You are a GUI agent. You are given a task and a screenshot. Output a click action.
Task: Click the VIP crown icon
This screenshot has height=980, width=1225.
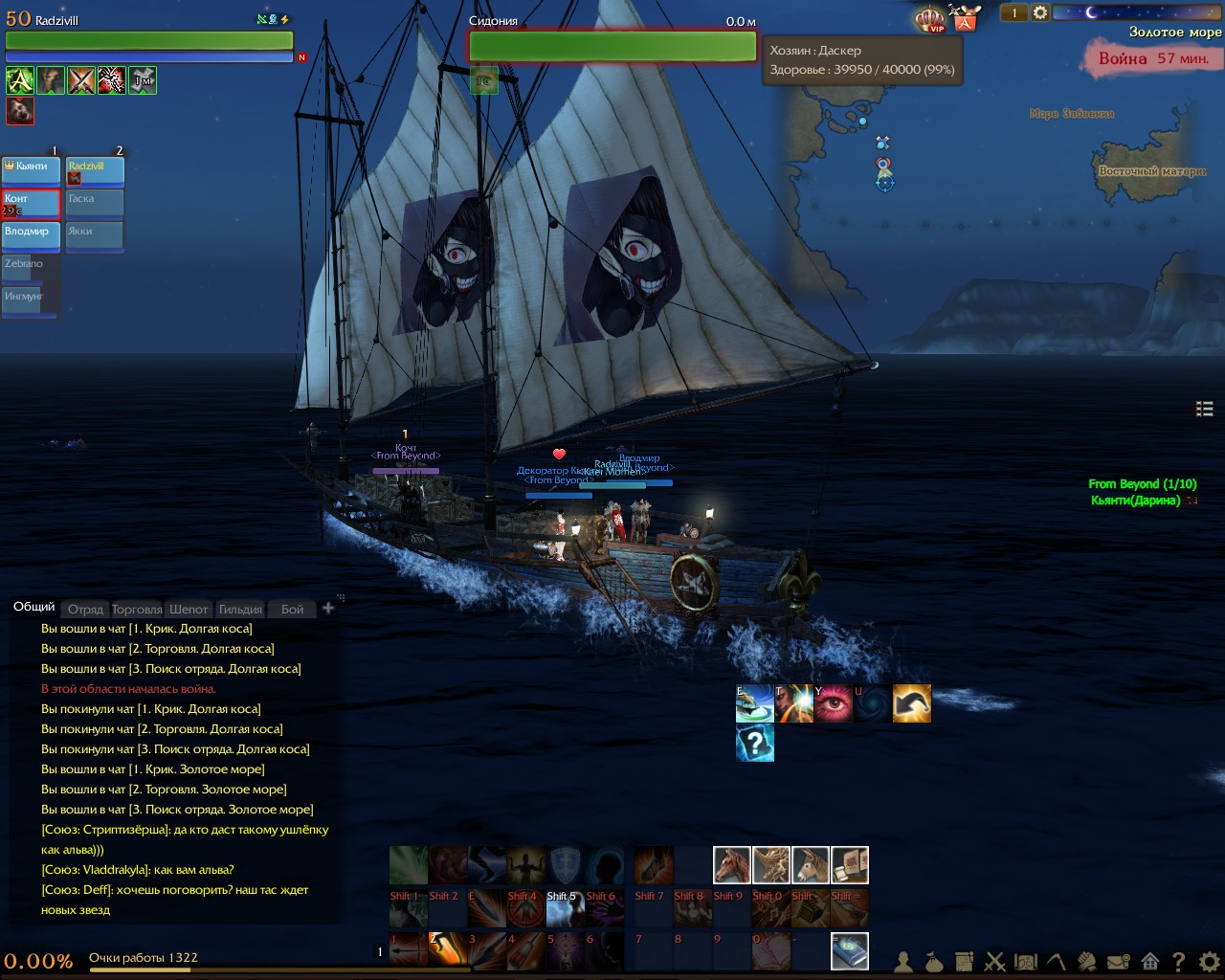(x=930, y=19)
